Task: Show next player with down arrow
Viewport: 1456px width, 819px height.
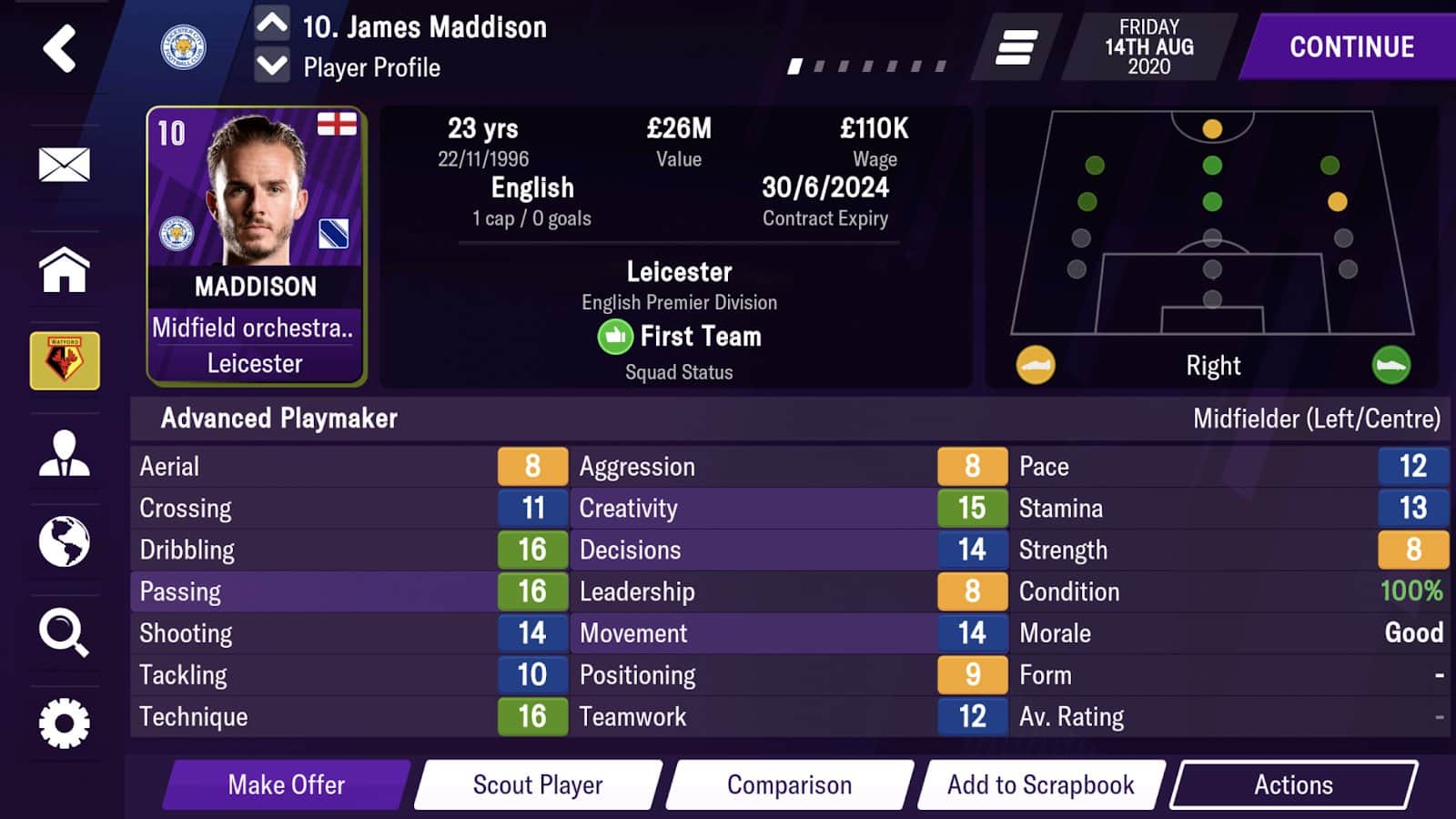Action: click(272, 66)
